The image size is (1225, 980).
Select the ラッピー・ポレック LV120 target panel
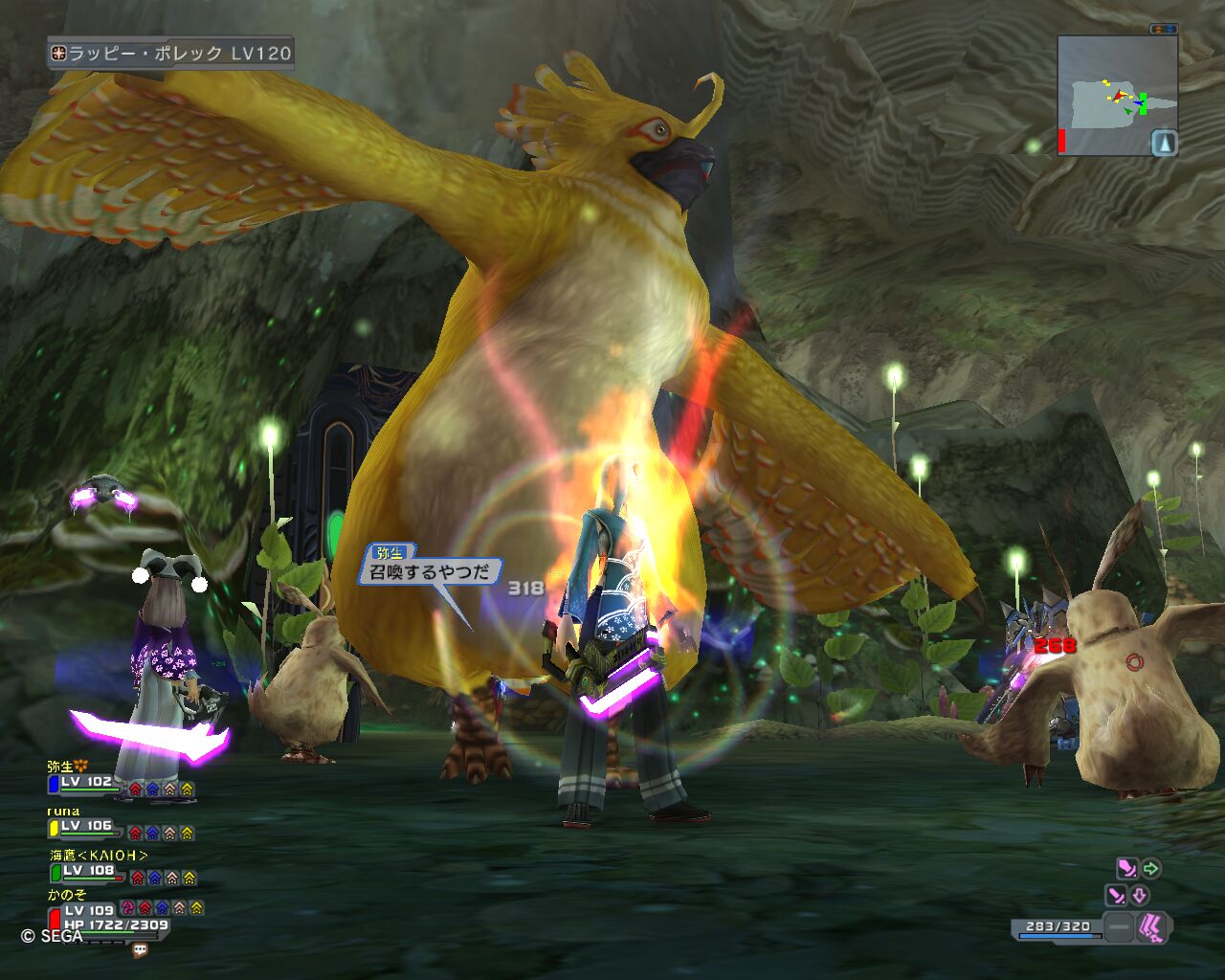(x=170, y=54)
